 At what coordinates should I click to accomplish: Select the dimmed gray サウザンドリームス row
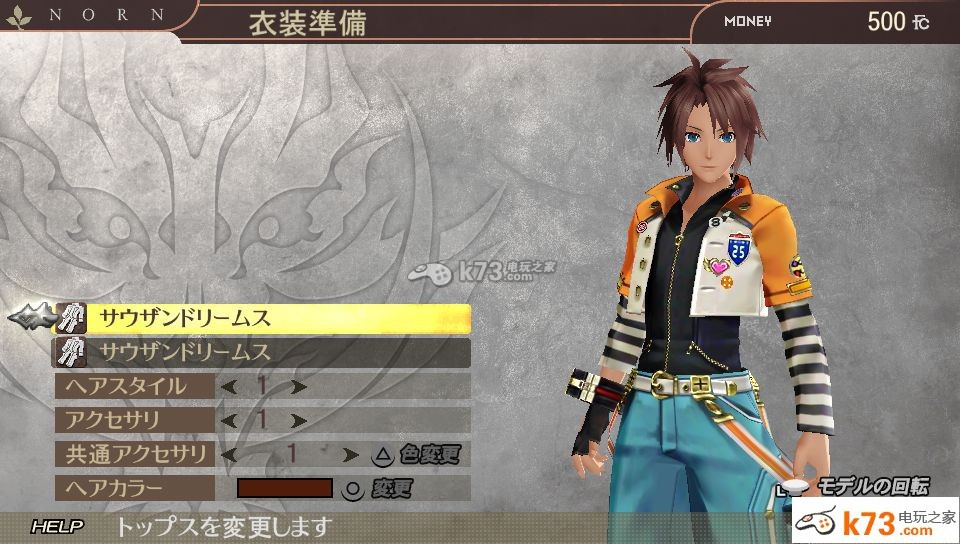point(262,352)
